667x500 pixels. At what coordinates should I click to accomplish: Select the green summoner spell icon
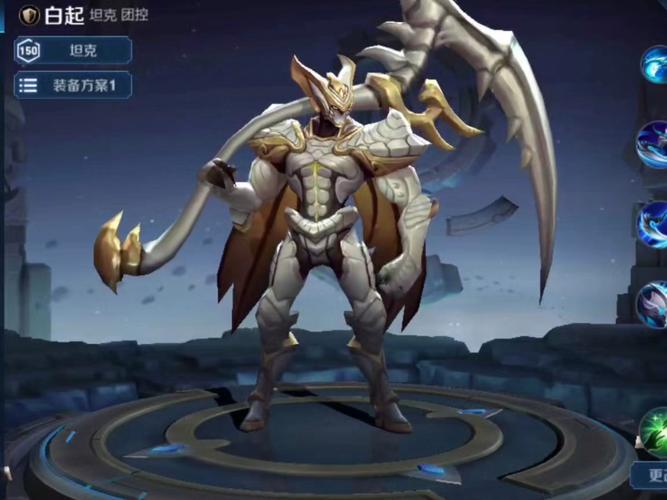pos(655,431)
